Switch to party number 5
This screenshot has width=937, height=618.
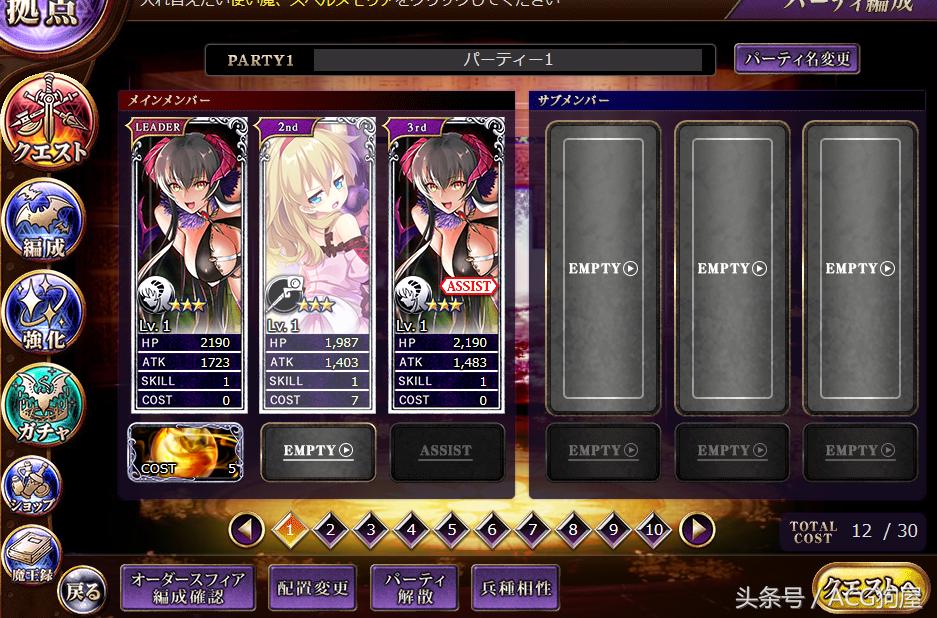pos(451,529)
